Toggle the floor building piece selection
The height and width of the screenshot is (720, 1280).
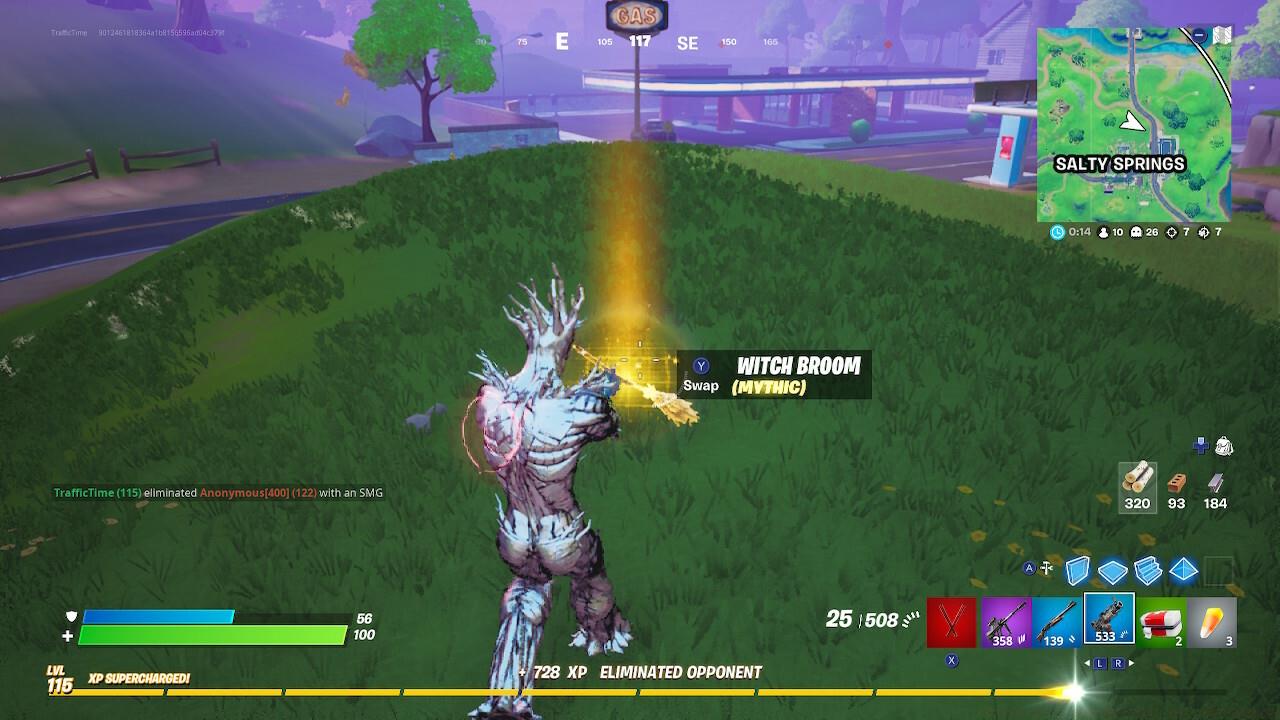[1114, 572]
